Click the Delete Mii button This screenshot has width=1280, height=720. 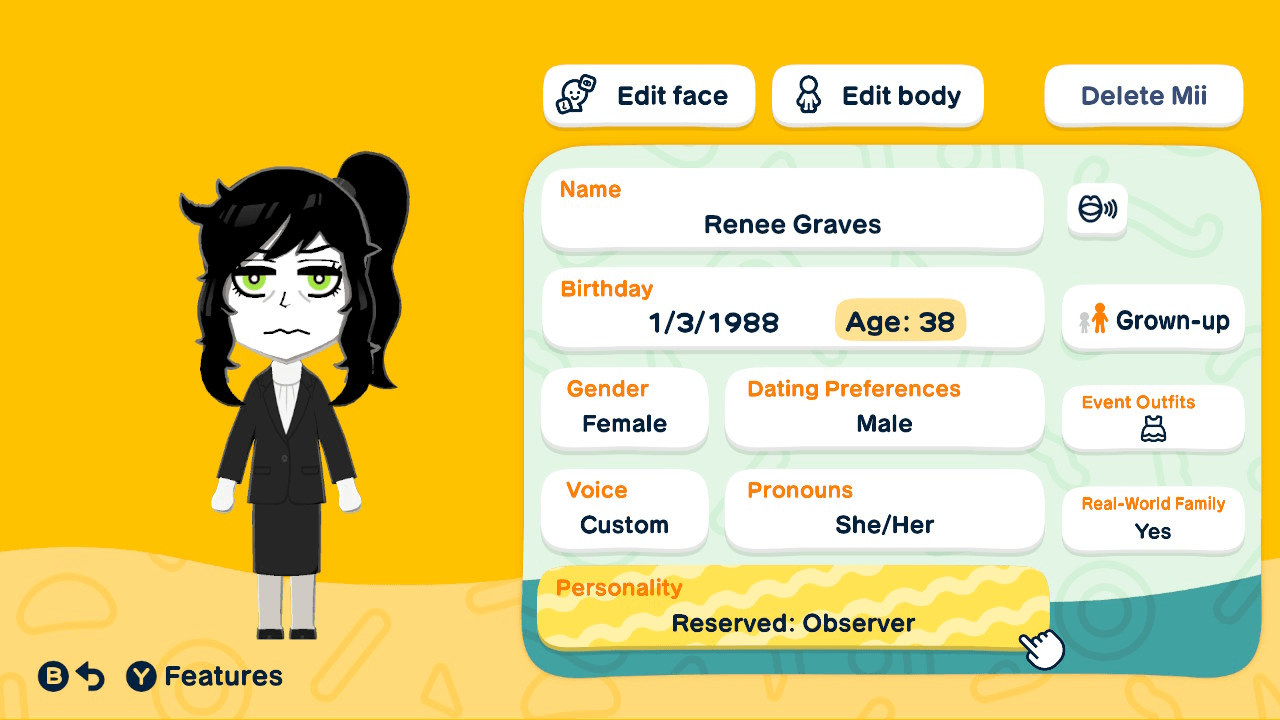click(1143, 95)
